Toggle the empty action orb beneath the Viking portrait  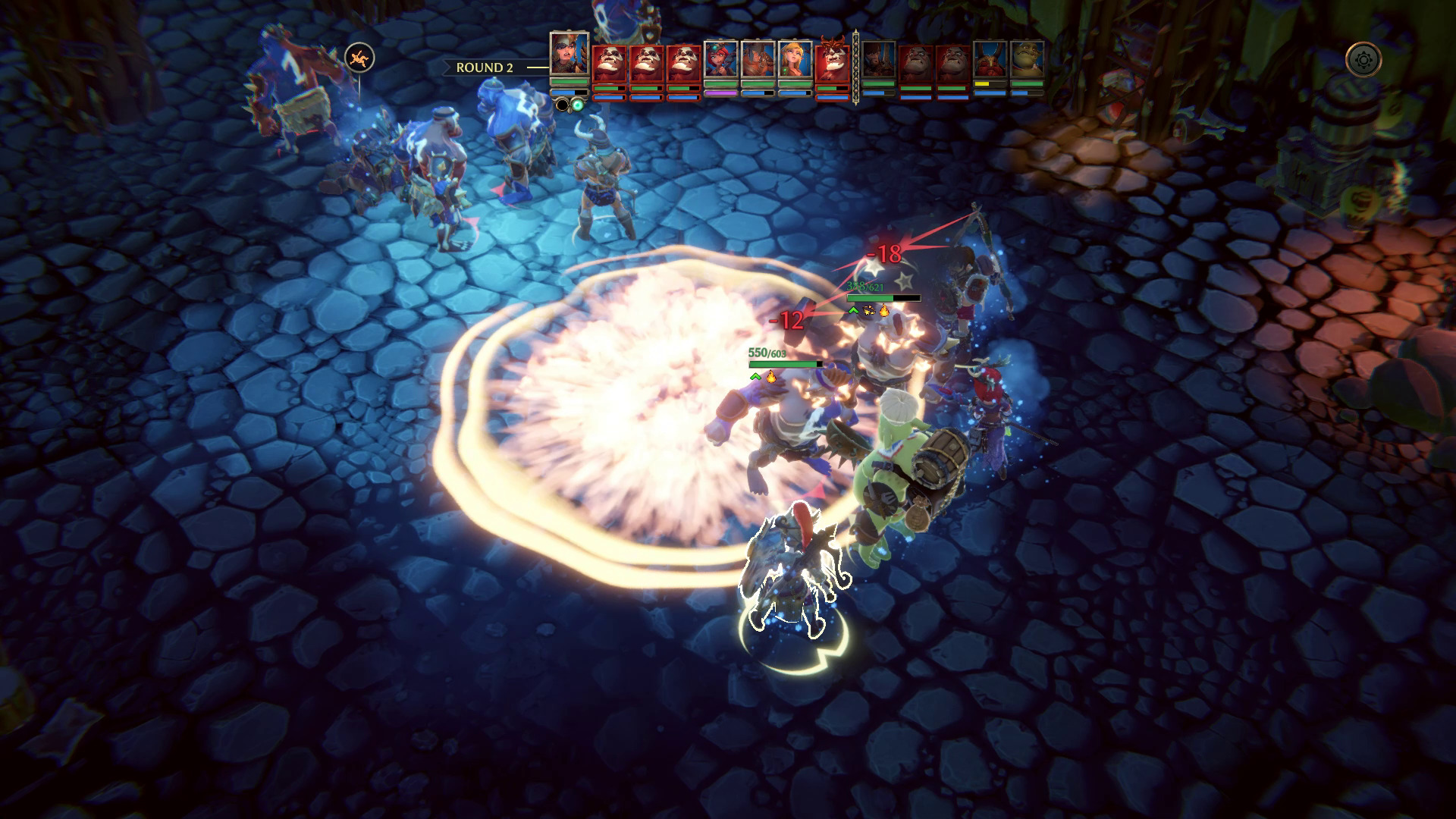coord(562,103)
